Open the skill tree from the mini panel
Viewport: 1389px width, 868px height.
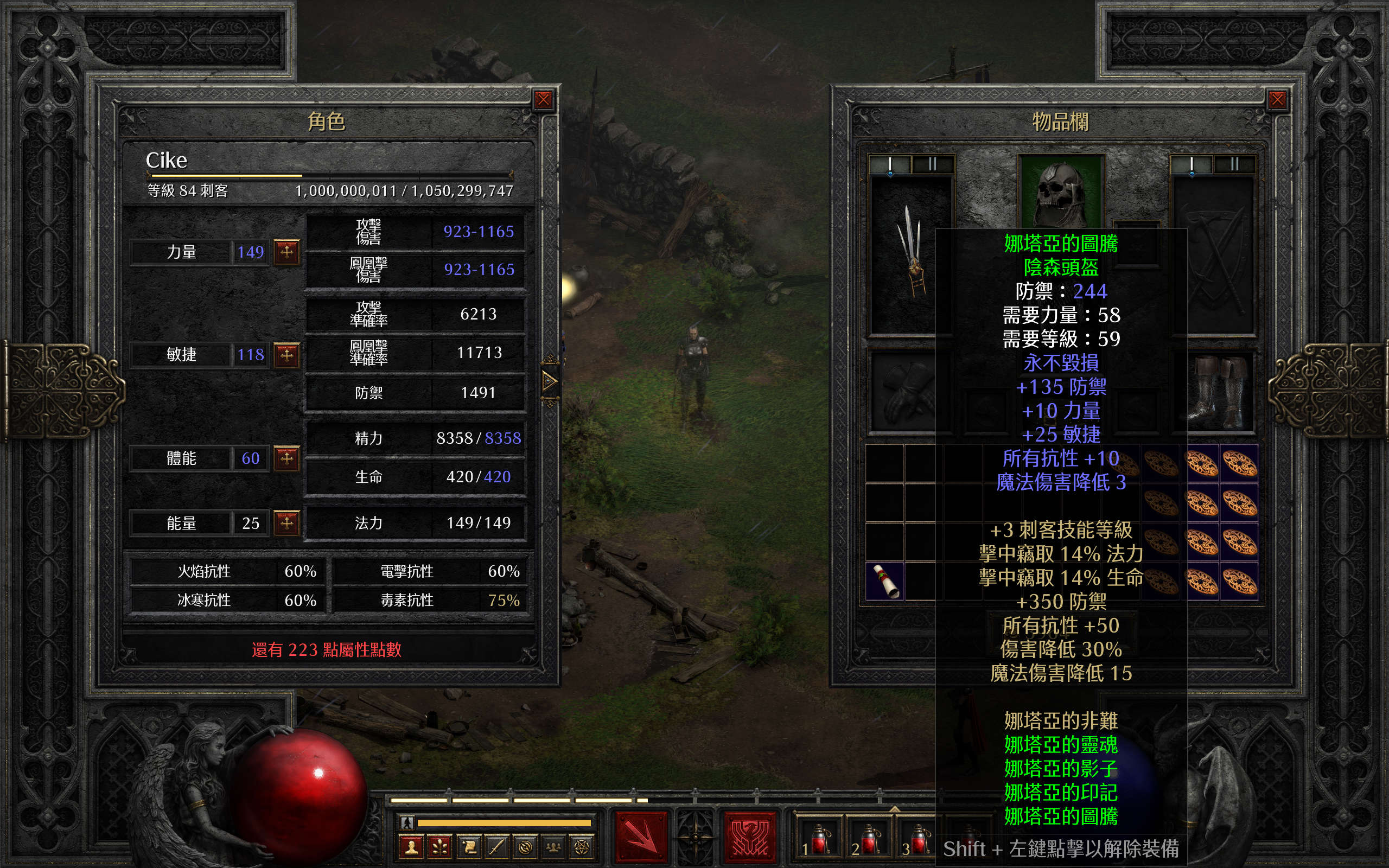(440, 847)
